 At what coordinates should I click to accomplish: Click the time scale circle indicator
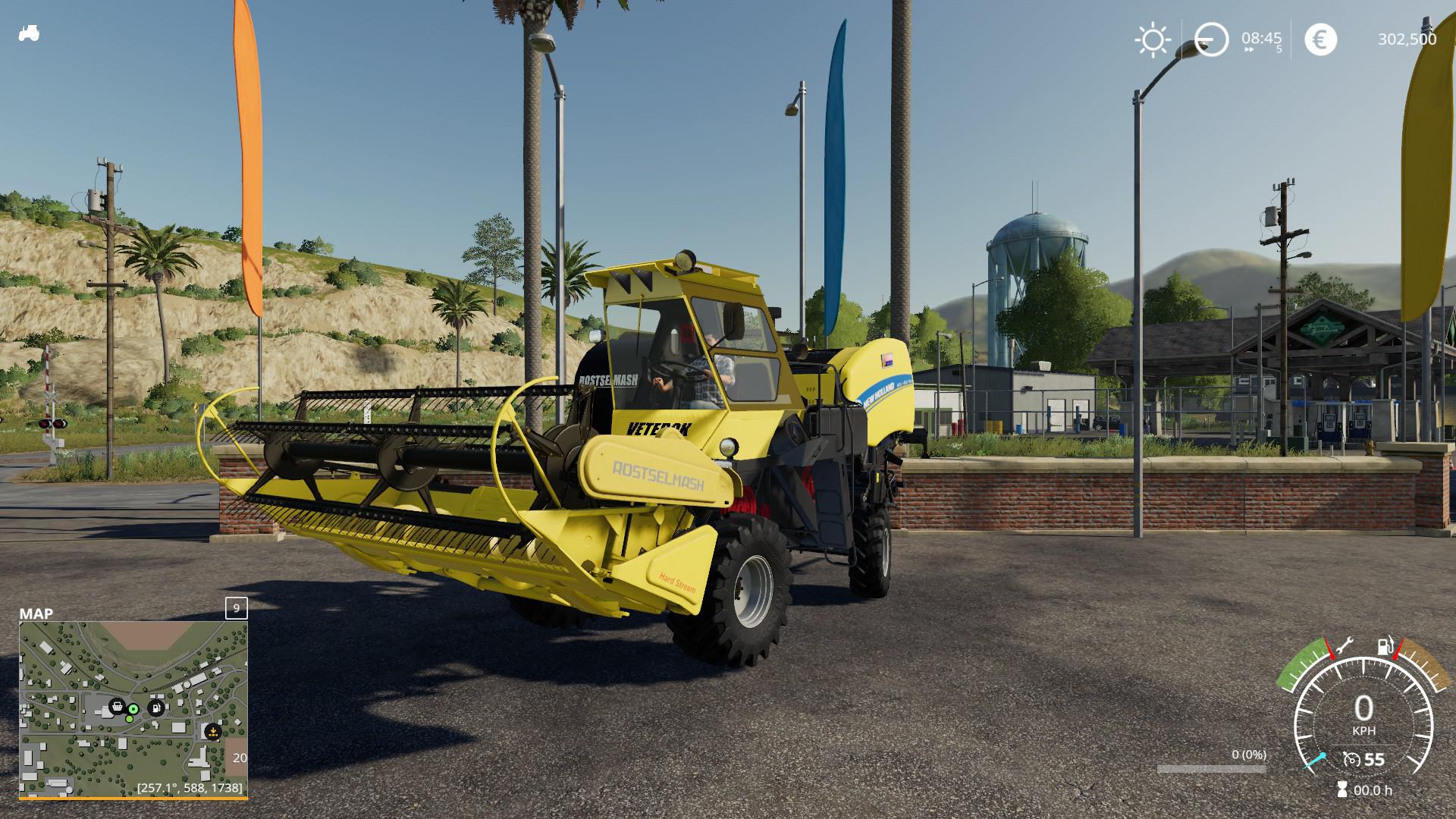(x=1211, y=38)
